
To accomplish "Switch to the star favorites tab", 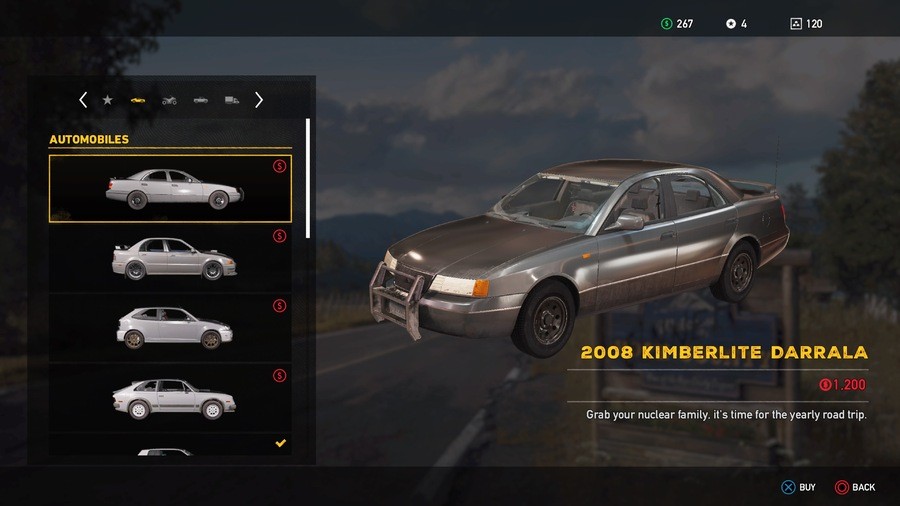I will [107, 100].
